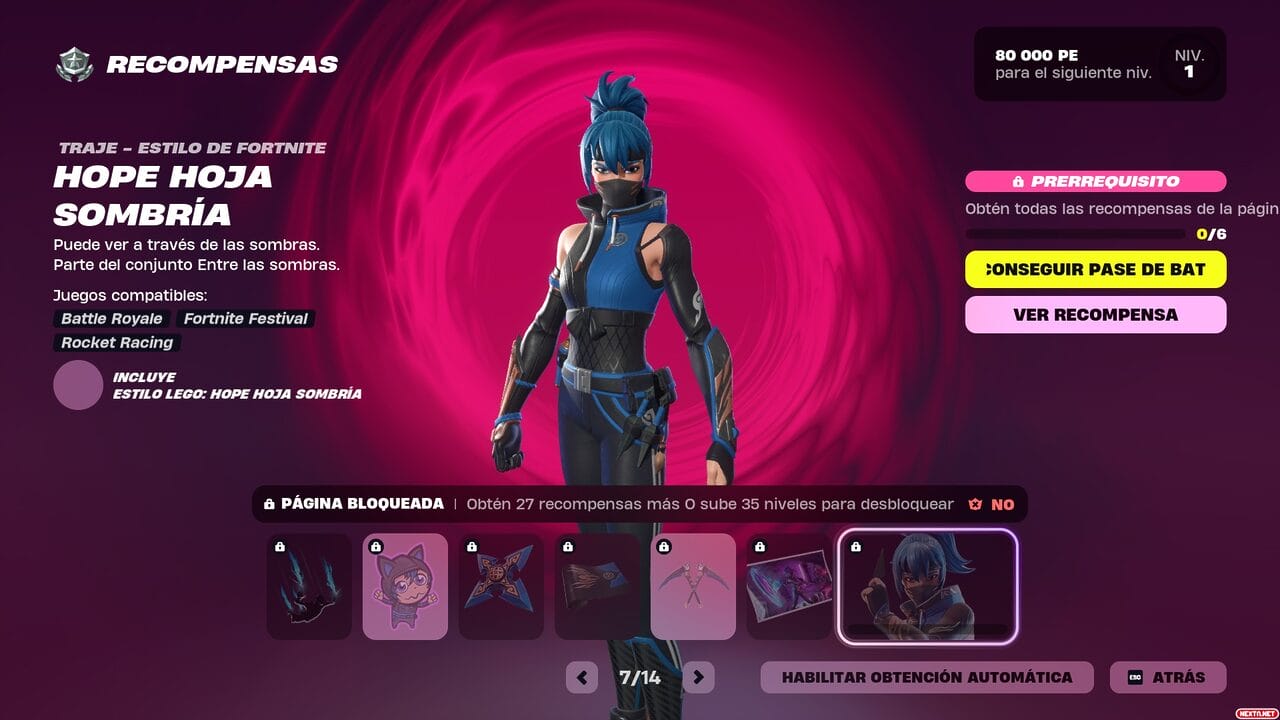The height and width of the screenshot is (720, 1280).
Task: Click the LEGO style include icon
Action: pos(78,385)
